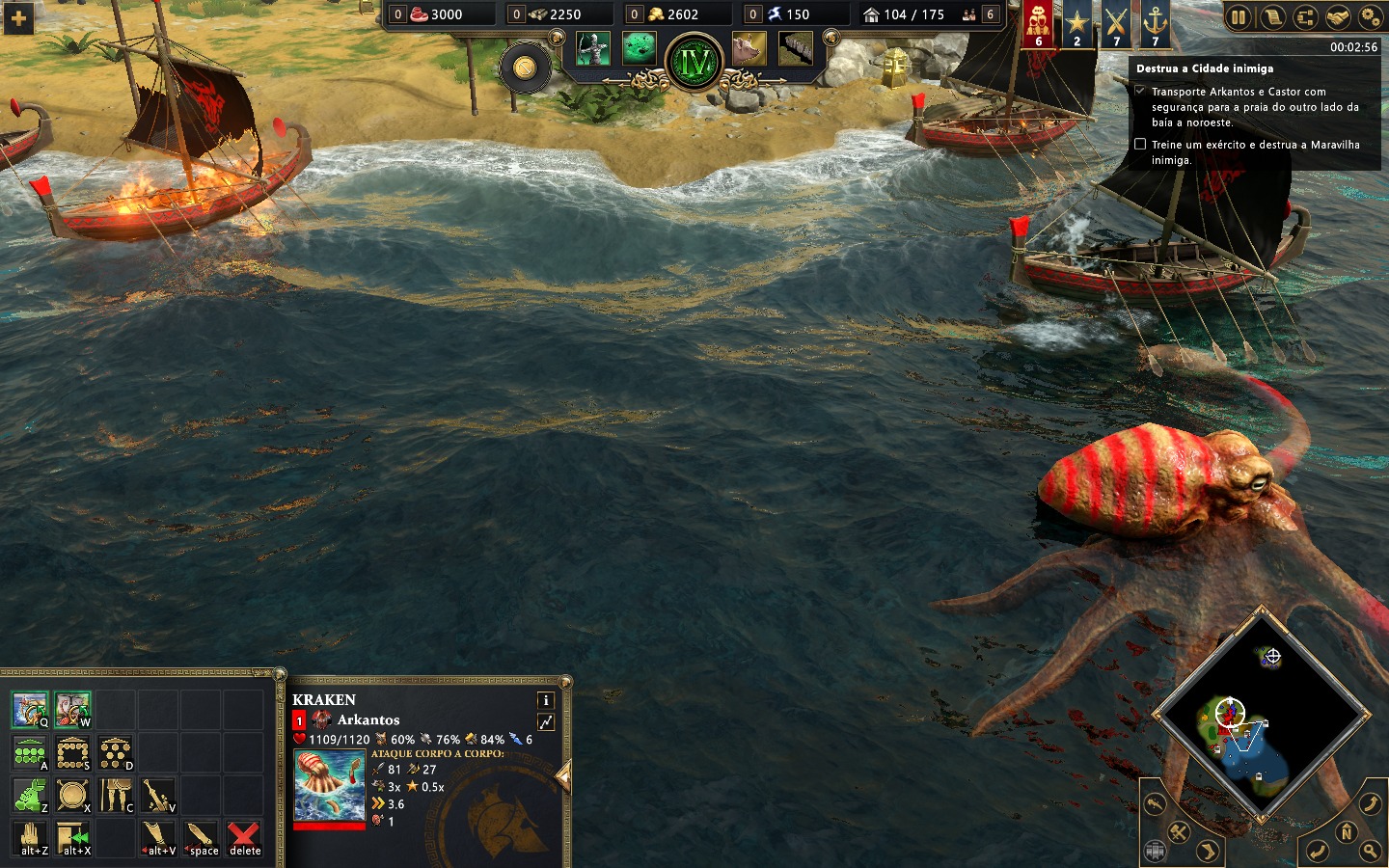Viewport: 1389px width, 868px height.
Task: Pause the game with the pause button
Action: pyautogui.click(x=1239, y=16)
